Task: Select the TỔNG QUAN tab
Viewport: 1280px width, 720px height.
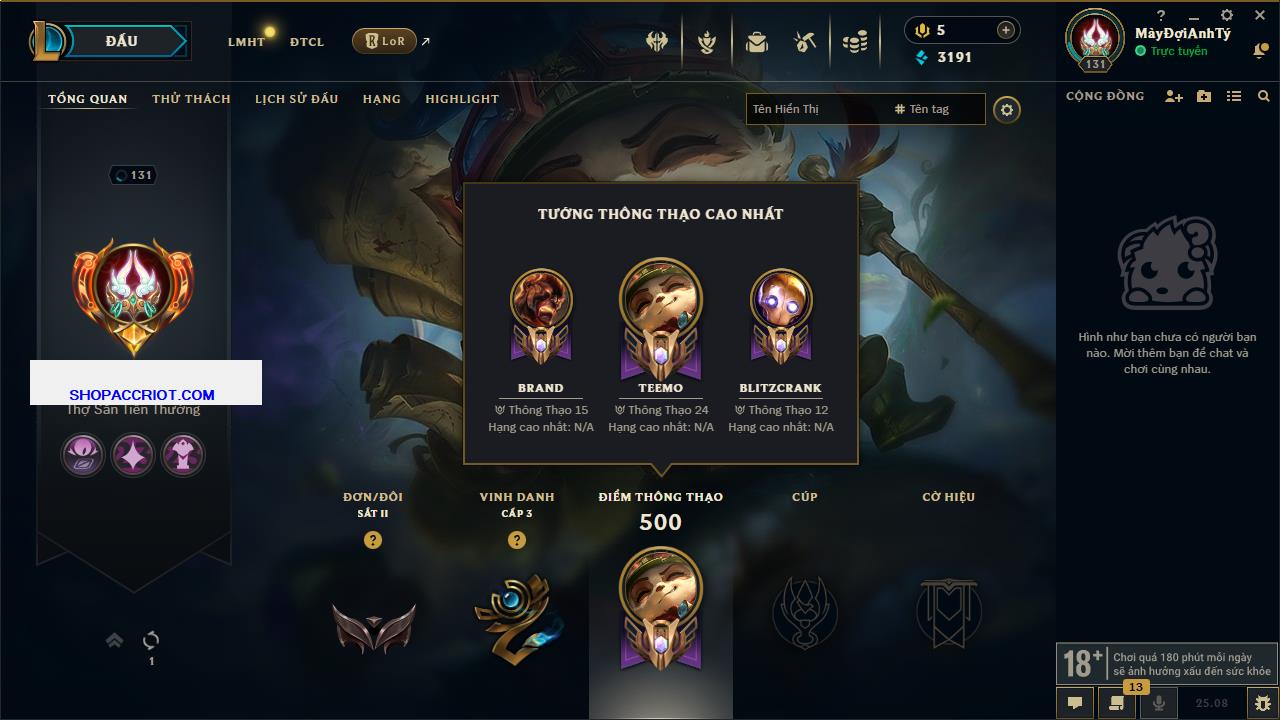Action: [x=88, y=99]
